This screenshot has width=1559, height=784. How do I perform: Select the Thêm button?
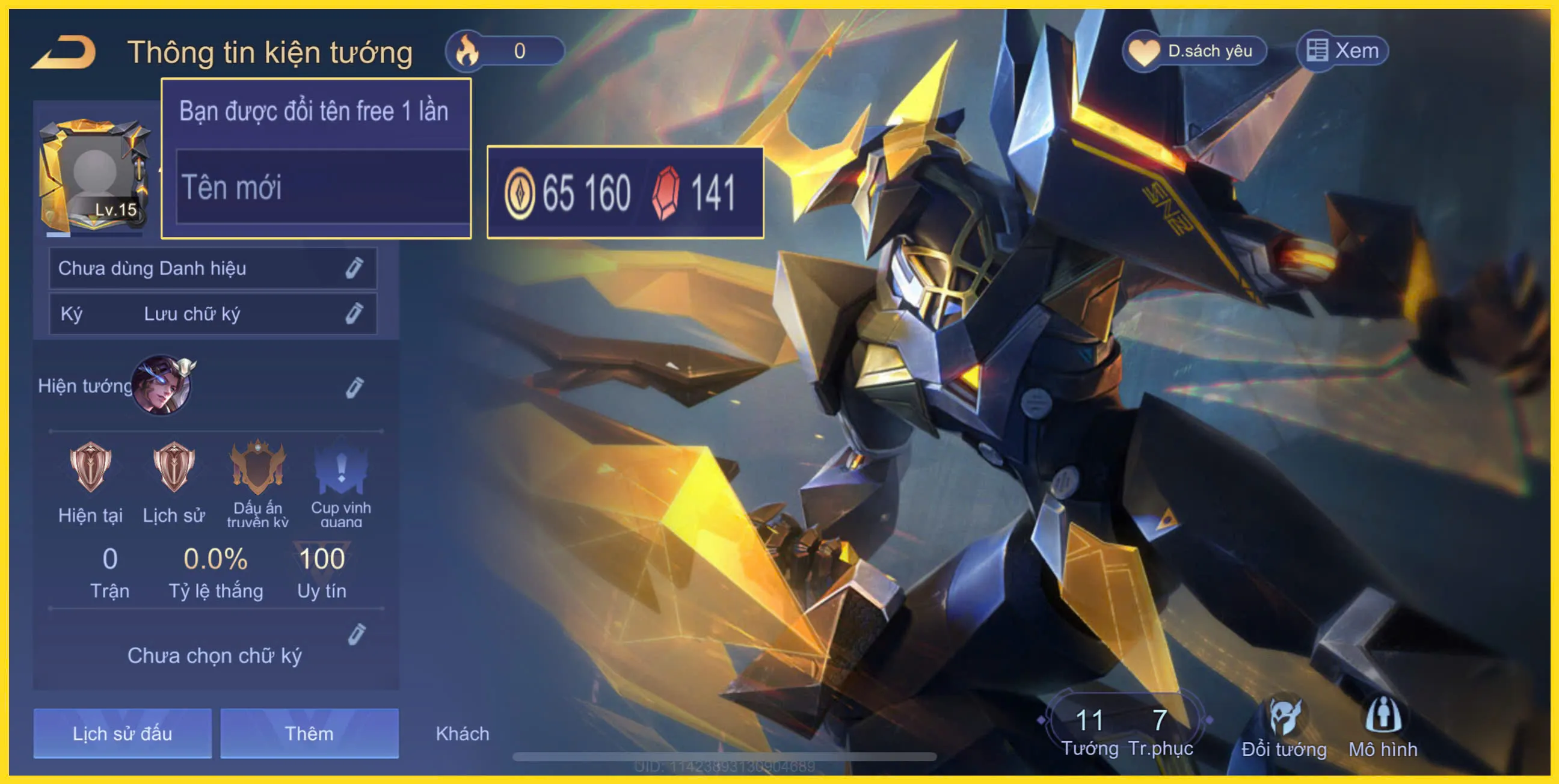click(309, 733)
